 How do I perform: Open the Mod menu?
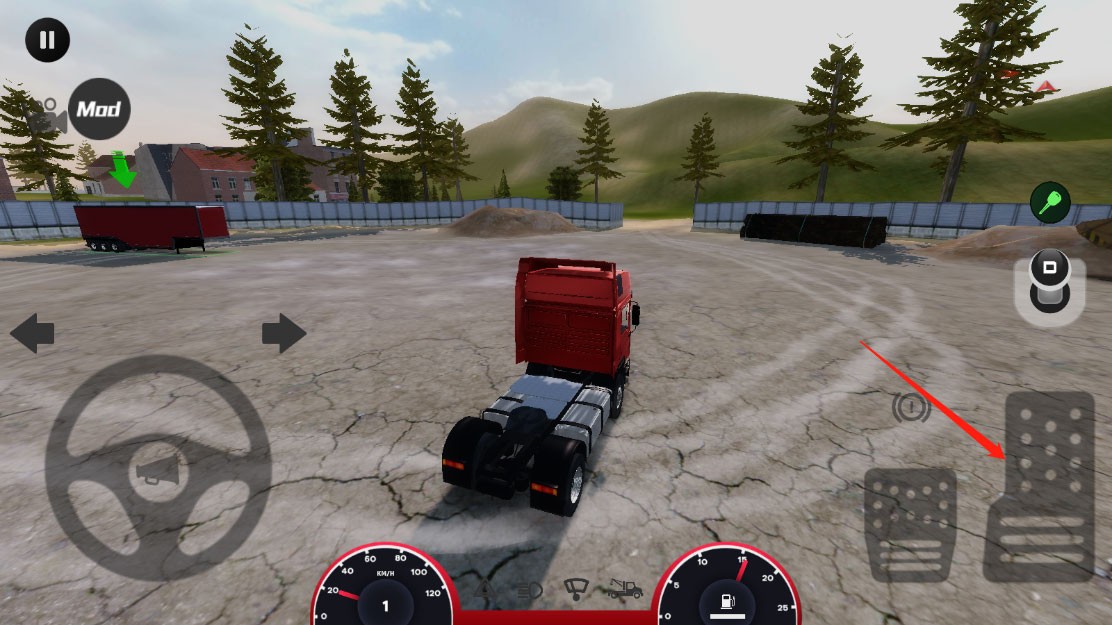click(x=99, y=108)
